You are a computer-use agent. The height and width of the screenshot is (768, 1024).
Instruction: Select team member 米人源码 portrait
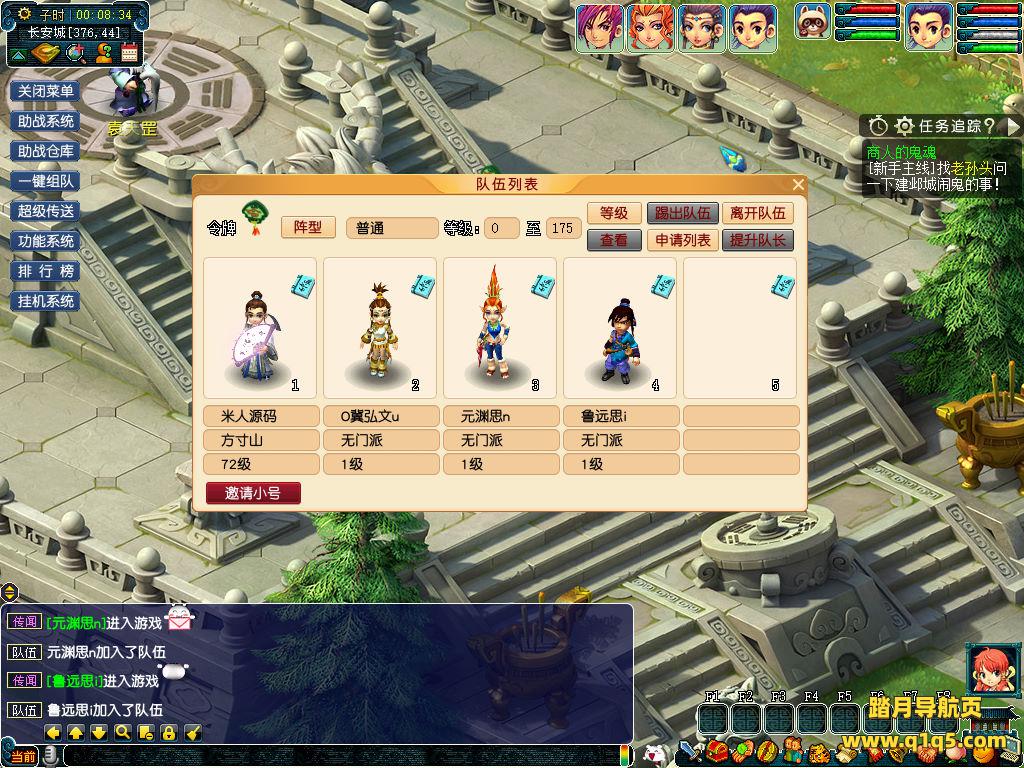260,328
